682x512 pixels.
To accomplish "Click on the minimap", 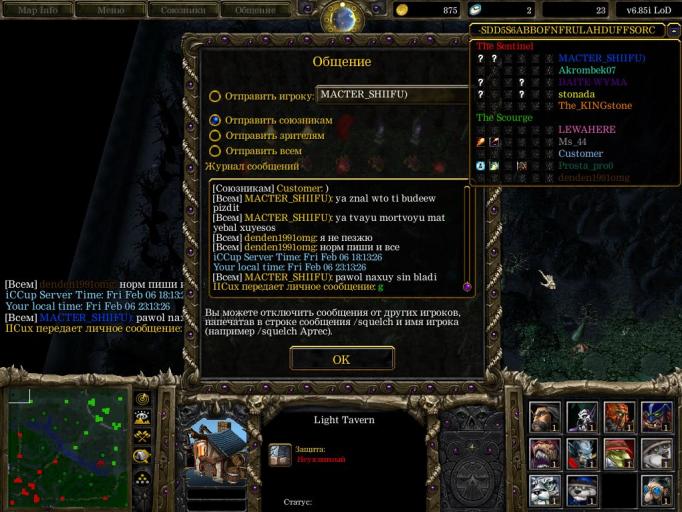I will [68, 448].
